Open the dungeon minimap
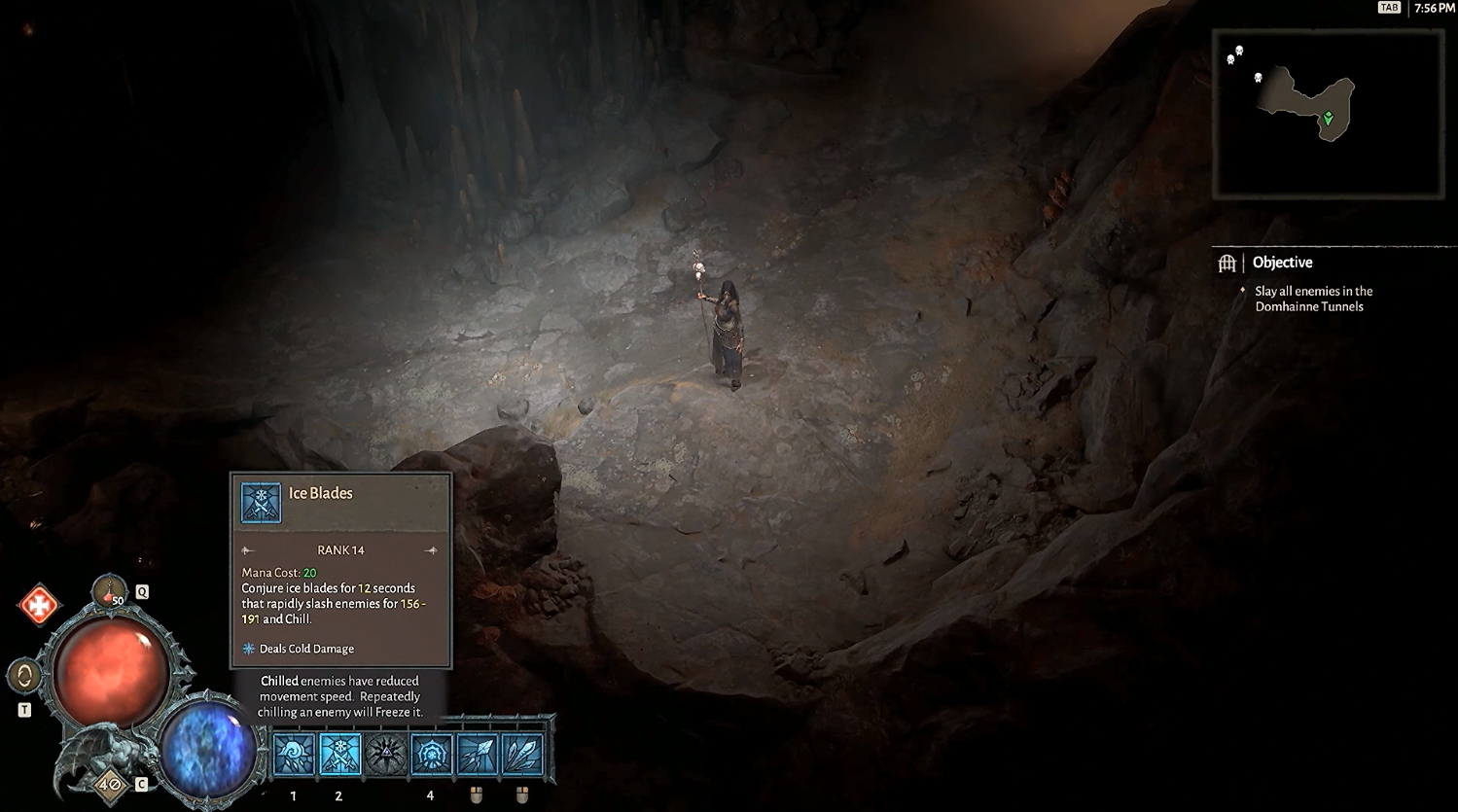Viewport: 1458px width, 812px height. pos(1327,114)
